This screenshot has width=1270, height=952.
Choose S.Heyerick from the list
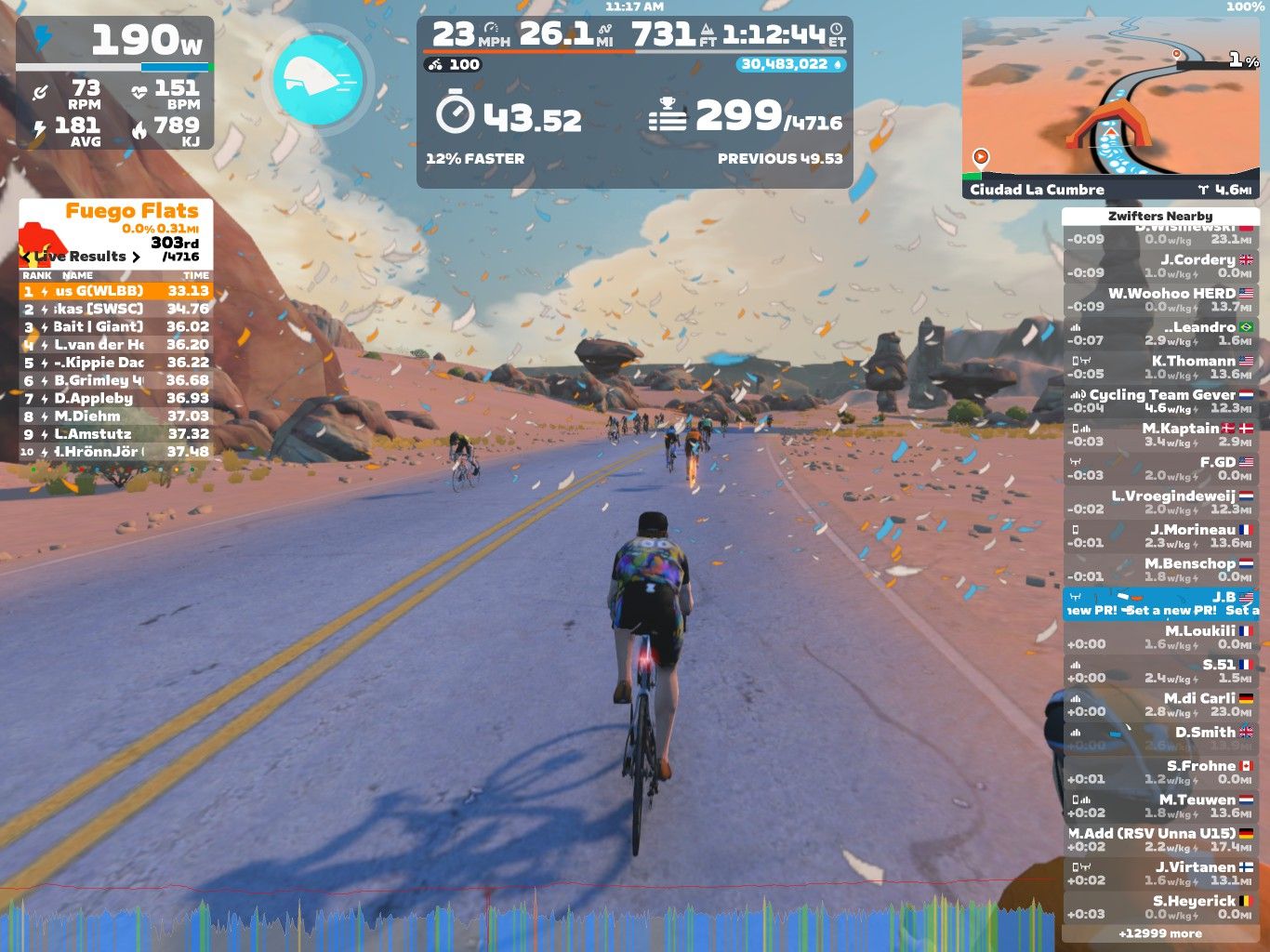[1159, 906]
